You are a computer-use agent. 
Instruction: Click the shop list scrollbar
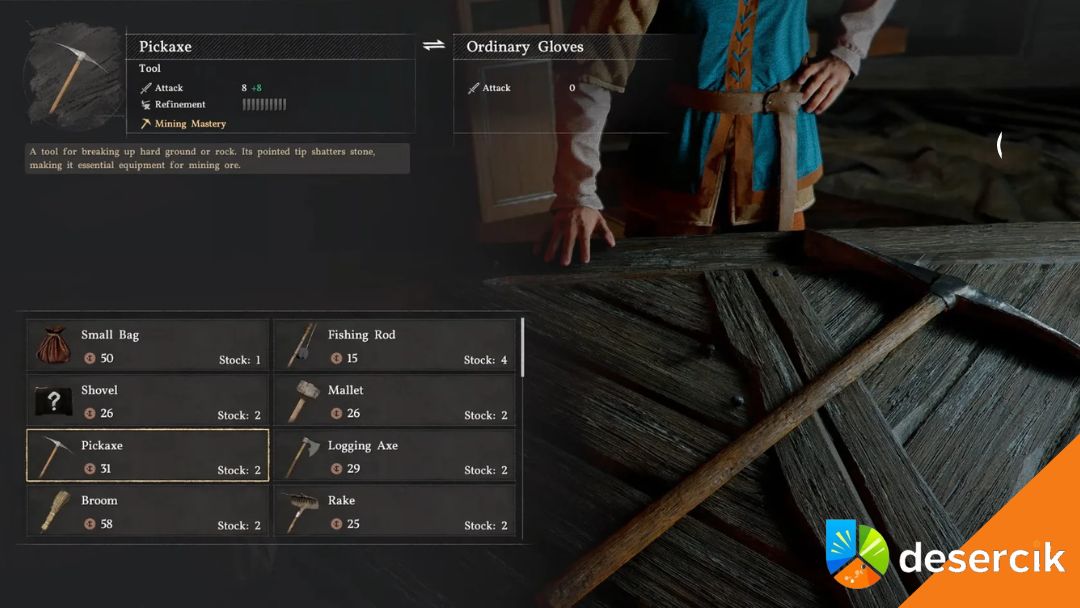(x=522, y=346)
